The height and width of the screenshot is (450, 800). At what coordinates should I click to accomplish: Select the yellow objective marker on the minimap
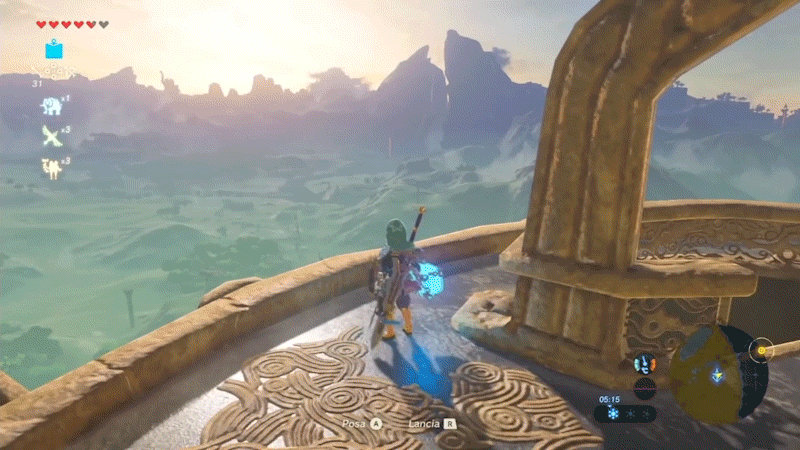click(763, 351)
